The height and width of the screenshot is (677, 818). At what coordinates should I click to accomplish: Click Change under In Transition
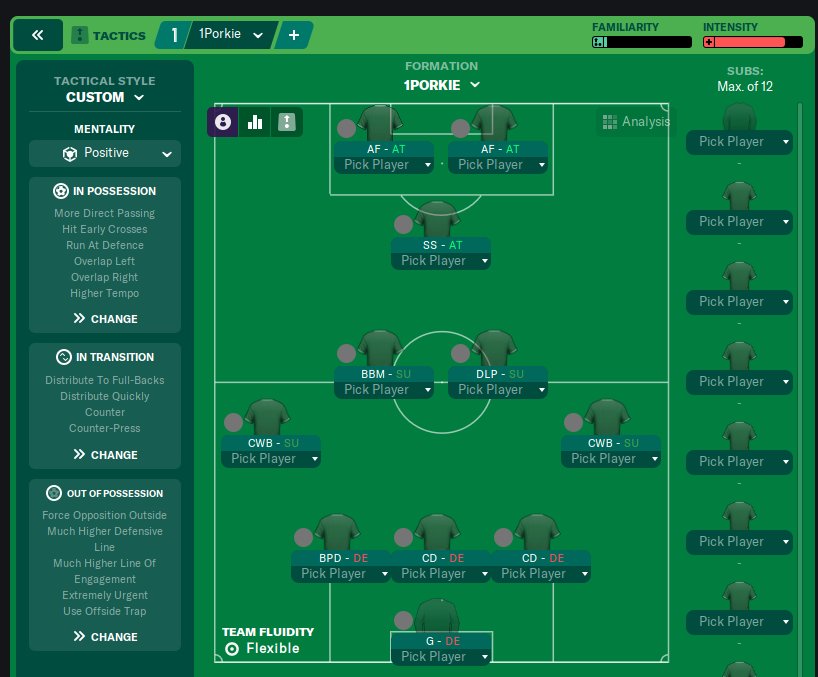click(105, 455)
